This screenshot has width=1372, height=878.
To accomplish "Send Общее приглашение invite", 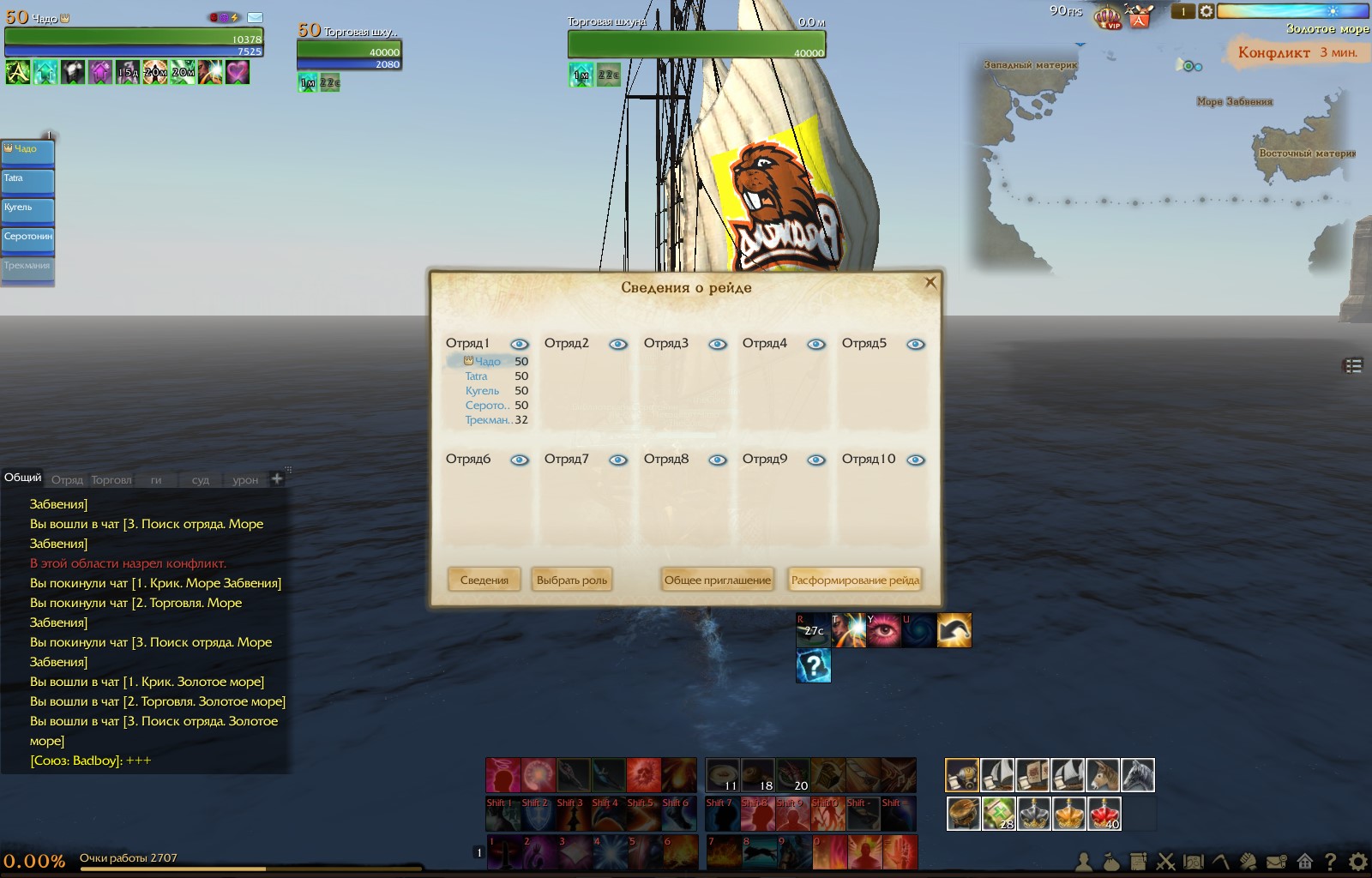I will click(717, 580).
